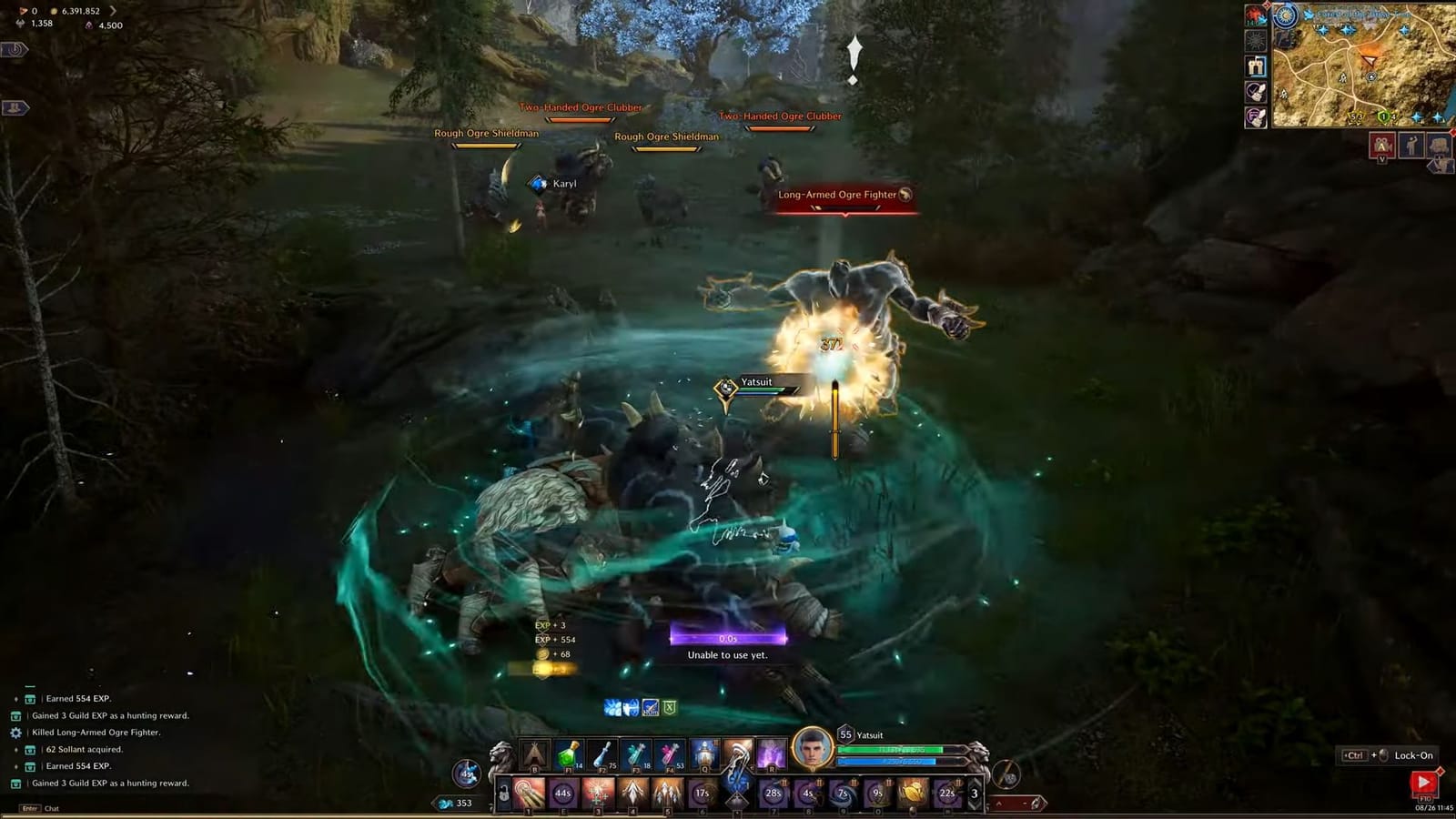Viewport: 1456px width, 819px height.
Task: Activate the glove skill bound to R
Action: click(770, 754)
